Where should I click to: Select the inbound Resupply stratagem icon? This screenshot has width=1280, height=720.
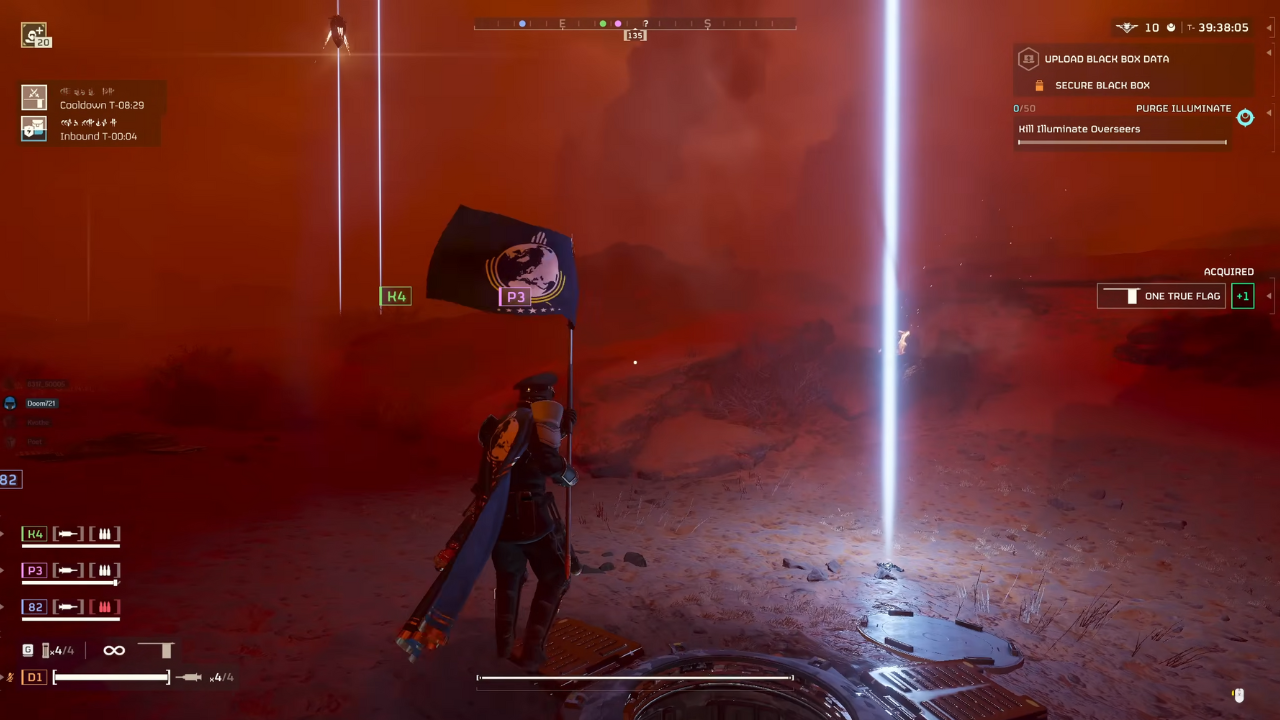tap(34, 128)
